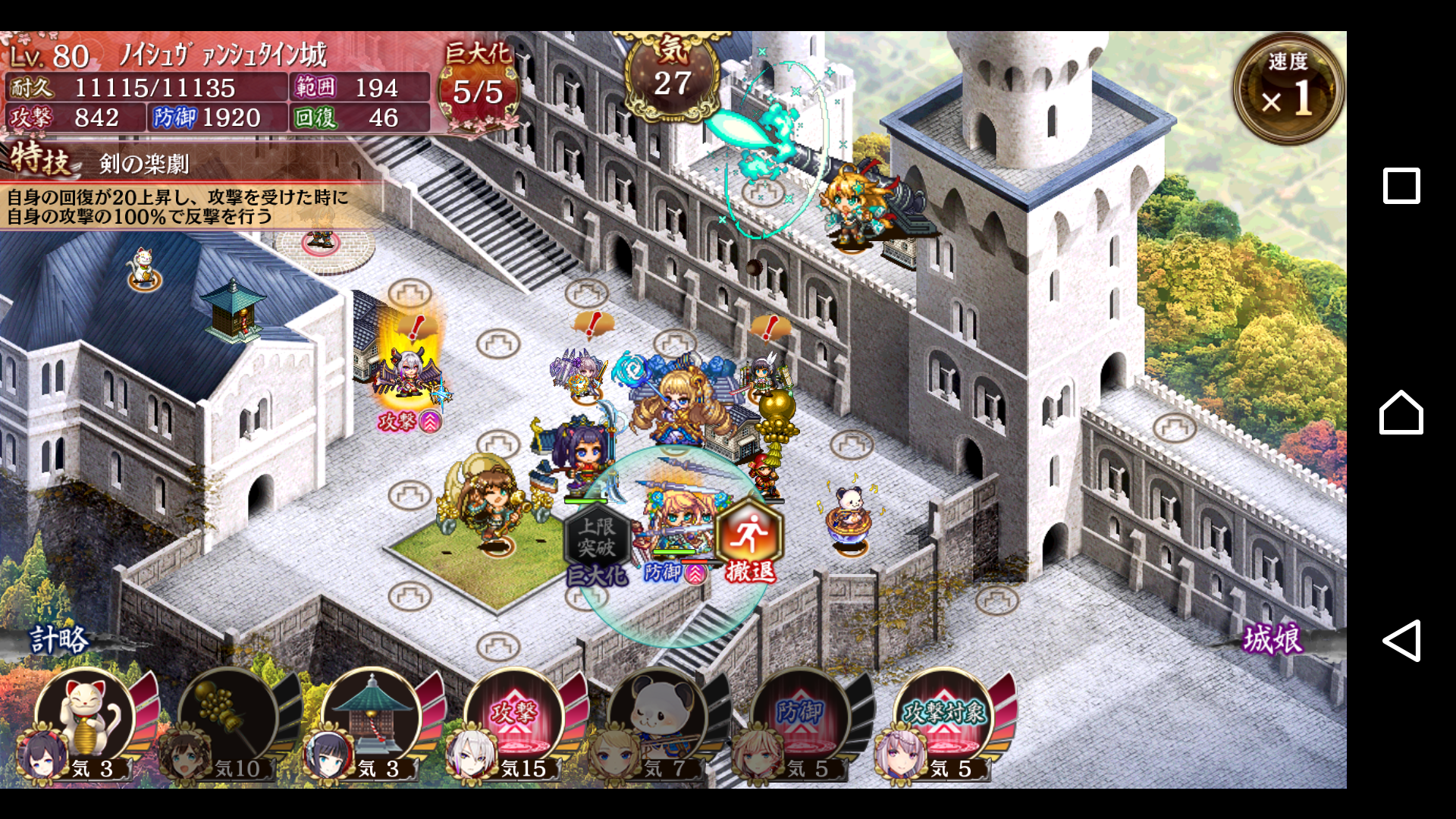Open the 城娘 castle girl tab
The height and width of the screenshot is (819, 1456).
pos(1272,639)
